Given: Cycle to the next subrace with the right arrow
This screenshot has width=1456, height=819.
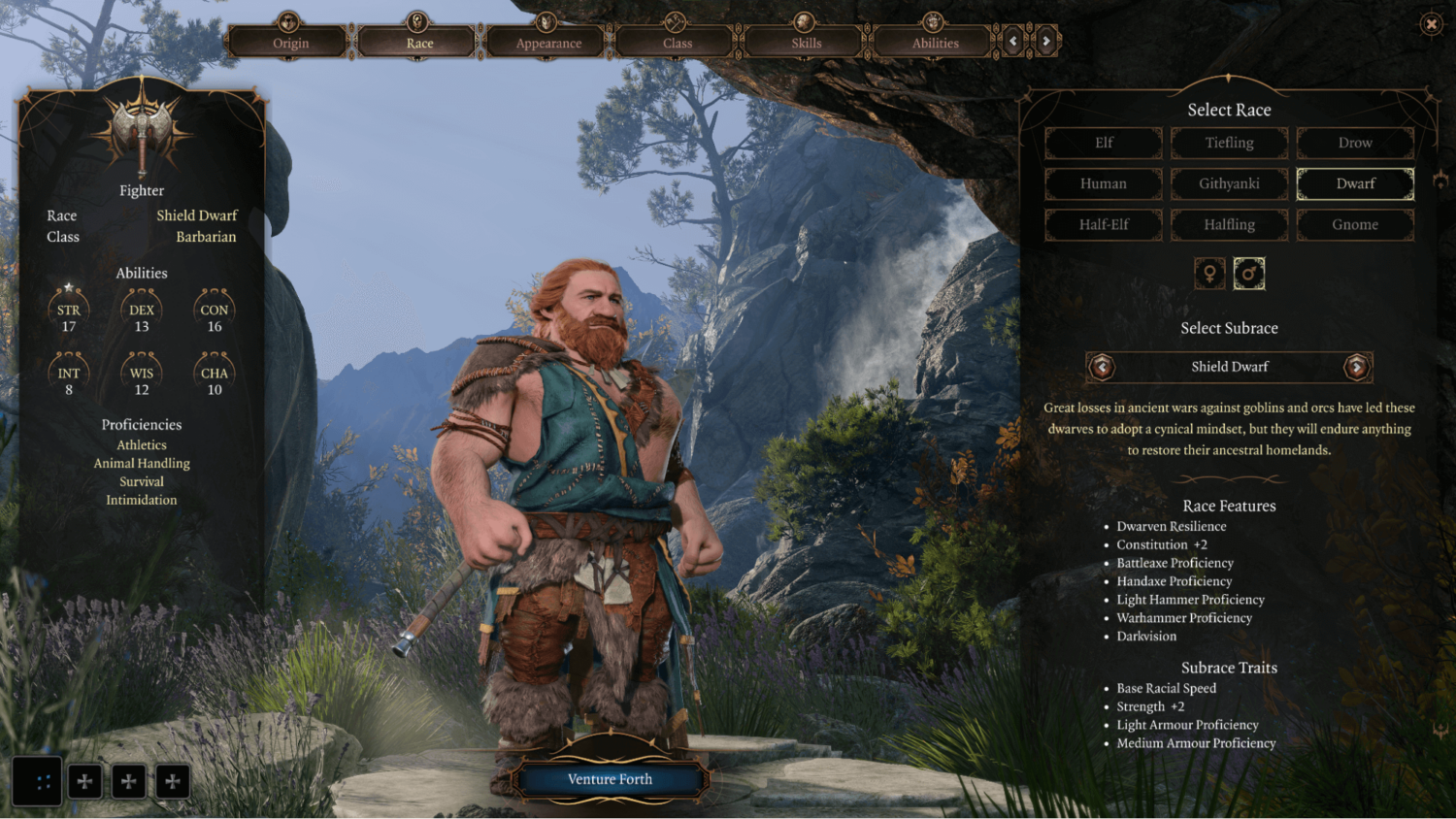Looking at the screenshot, I should pyautogui.click(x=1357, y=367).
